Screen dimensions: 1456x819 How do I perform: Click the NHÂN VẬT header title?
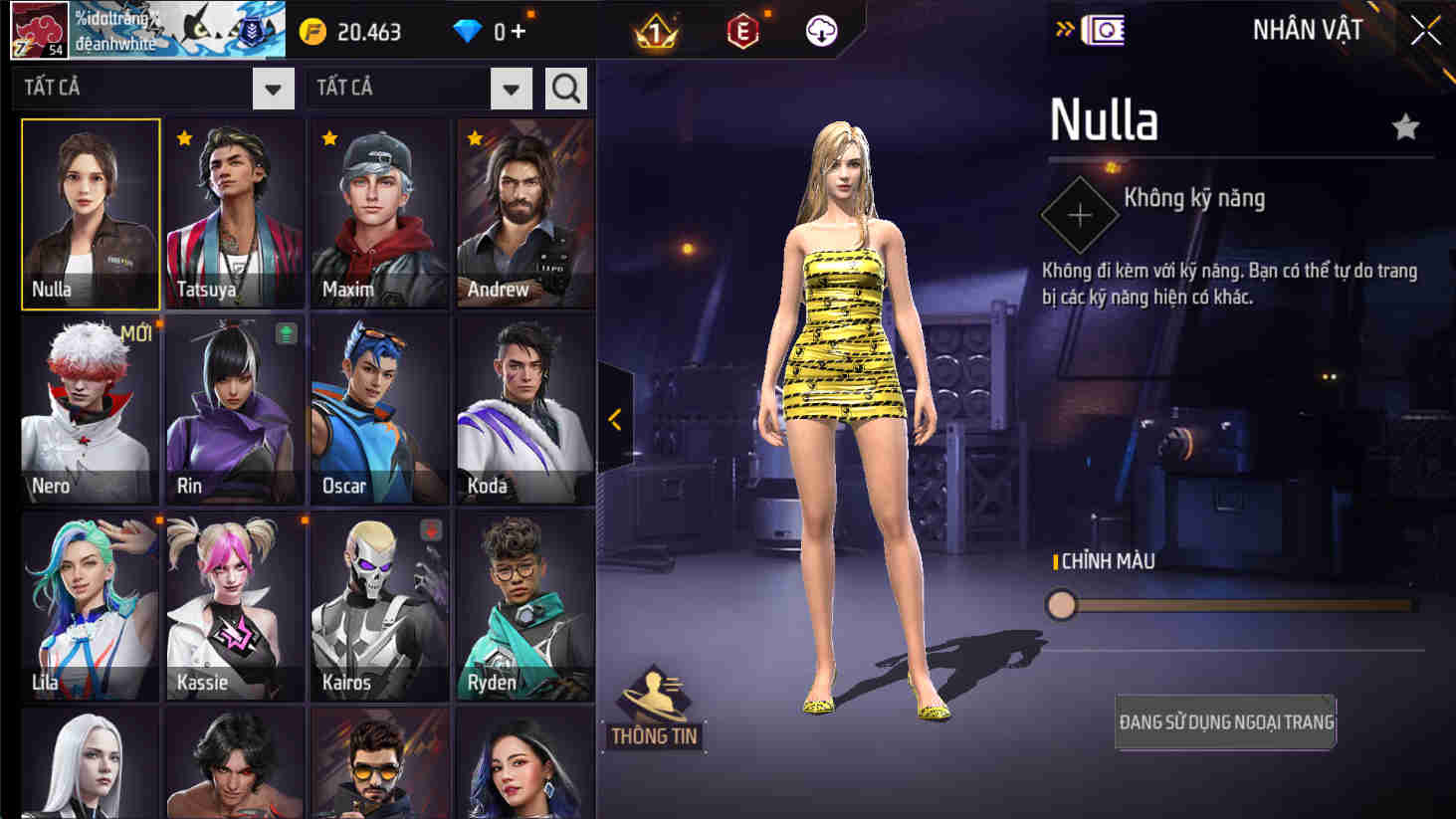click(1309, 30)
